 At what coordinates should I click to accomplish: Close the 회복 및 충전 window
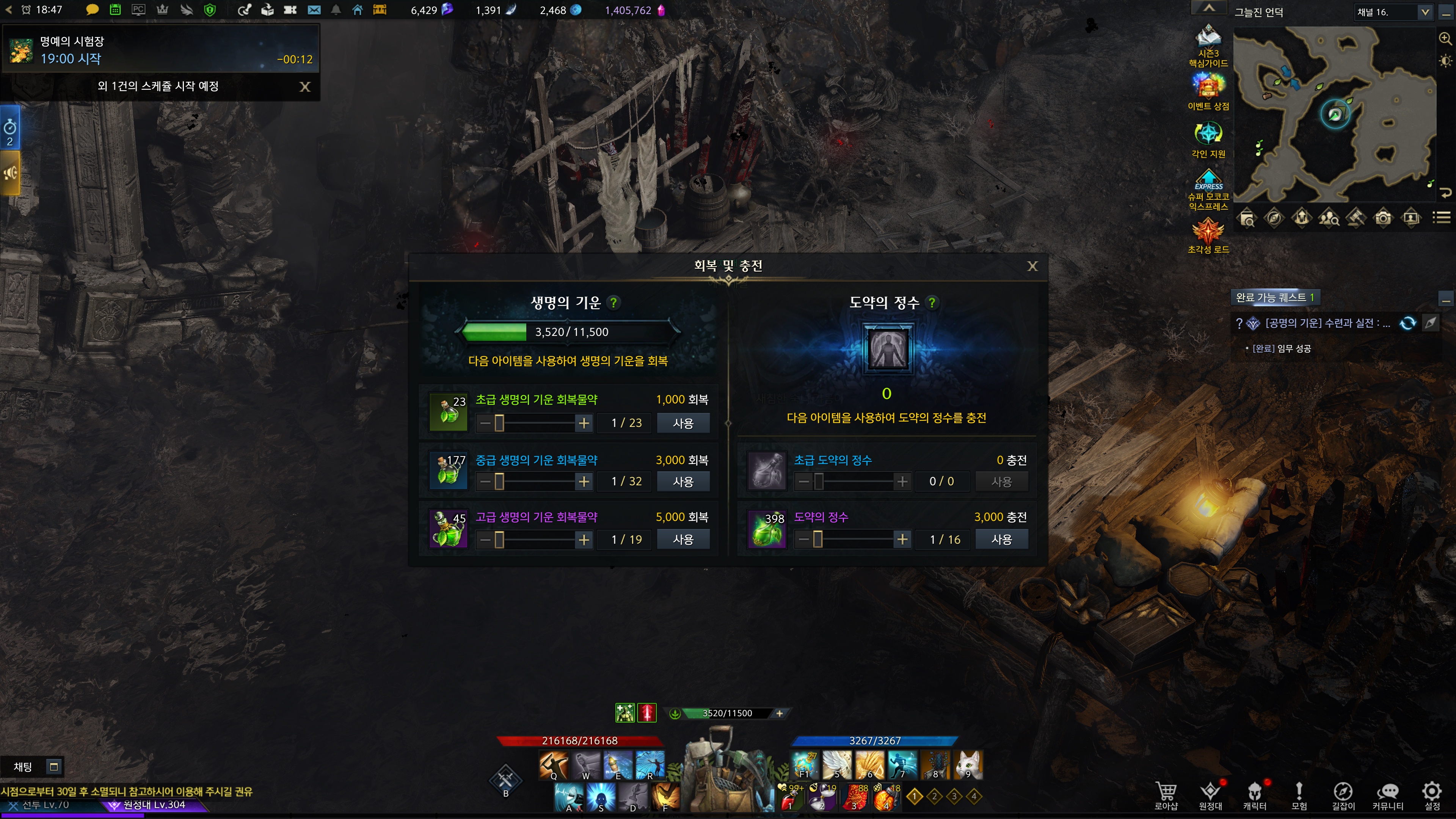click(x=1032, y=266)
